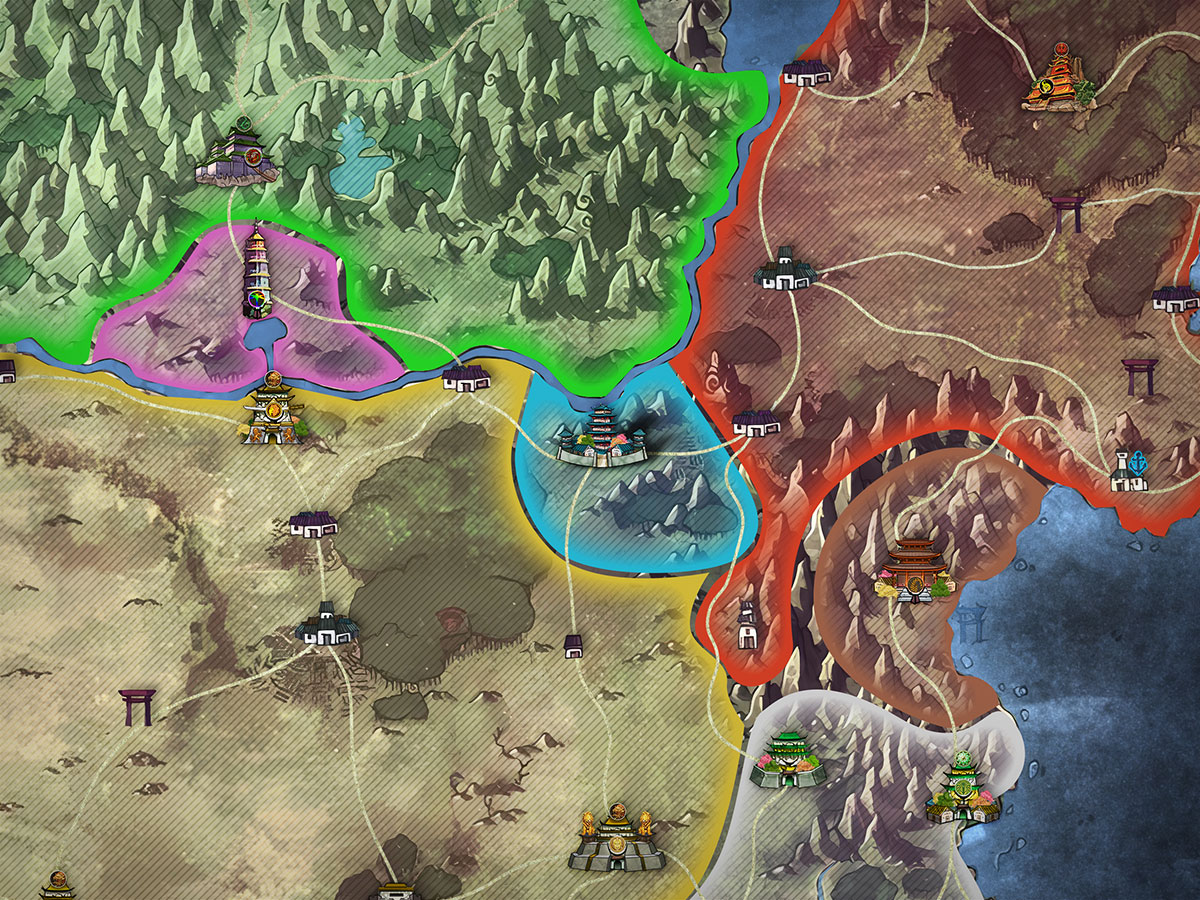The image size is (1200, 900).
Task: Choose the walled castle in the blue territory
Action: pyautogui.click(x=602, y=437)
